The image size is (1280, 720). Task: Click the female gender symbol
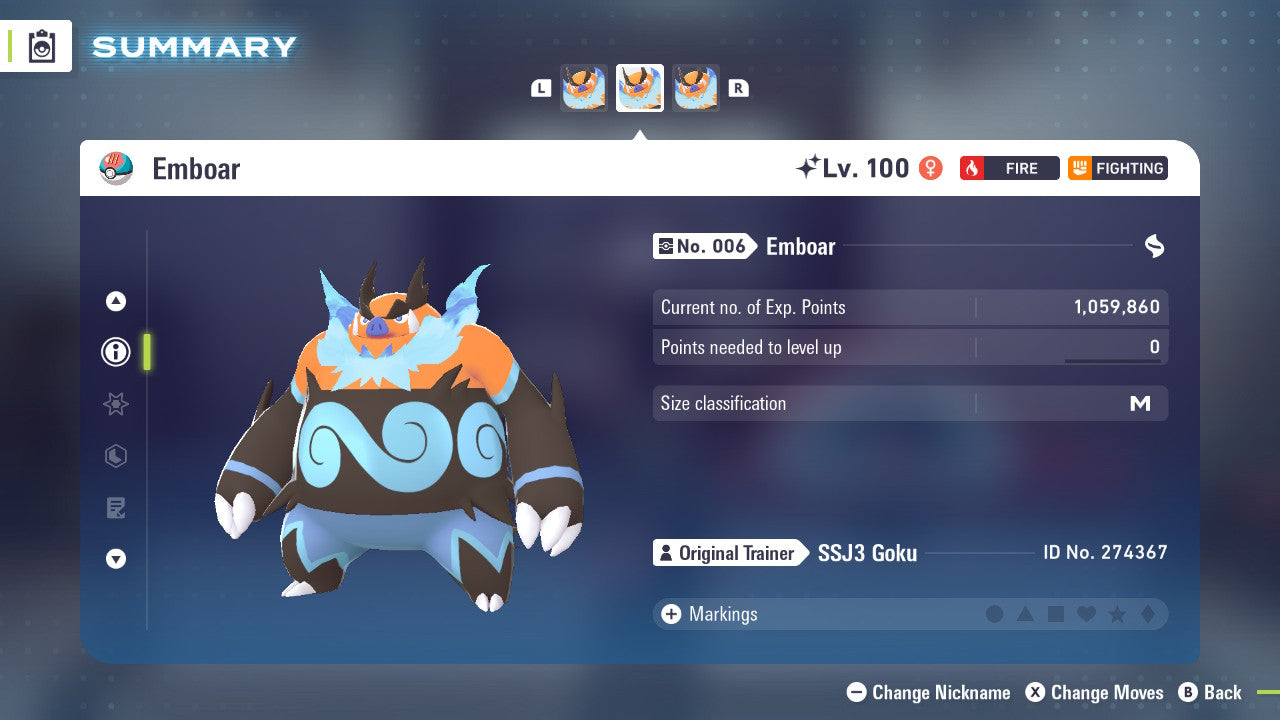[930, 168]
